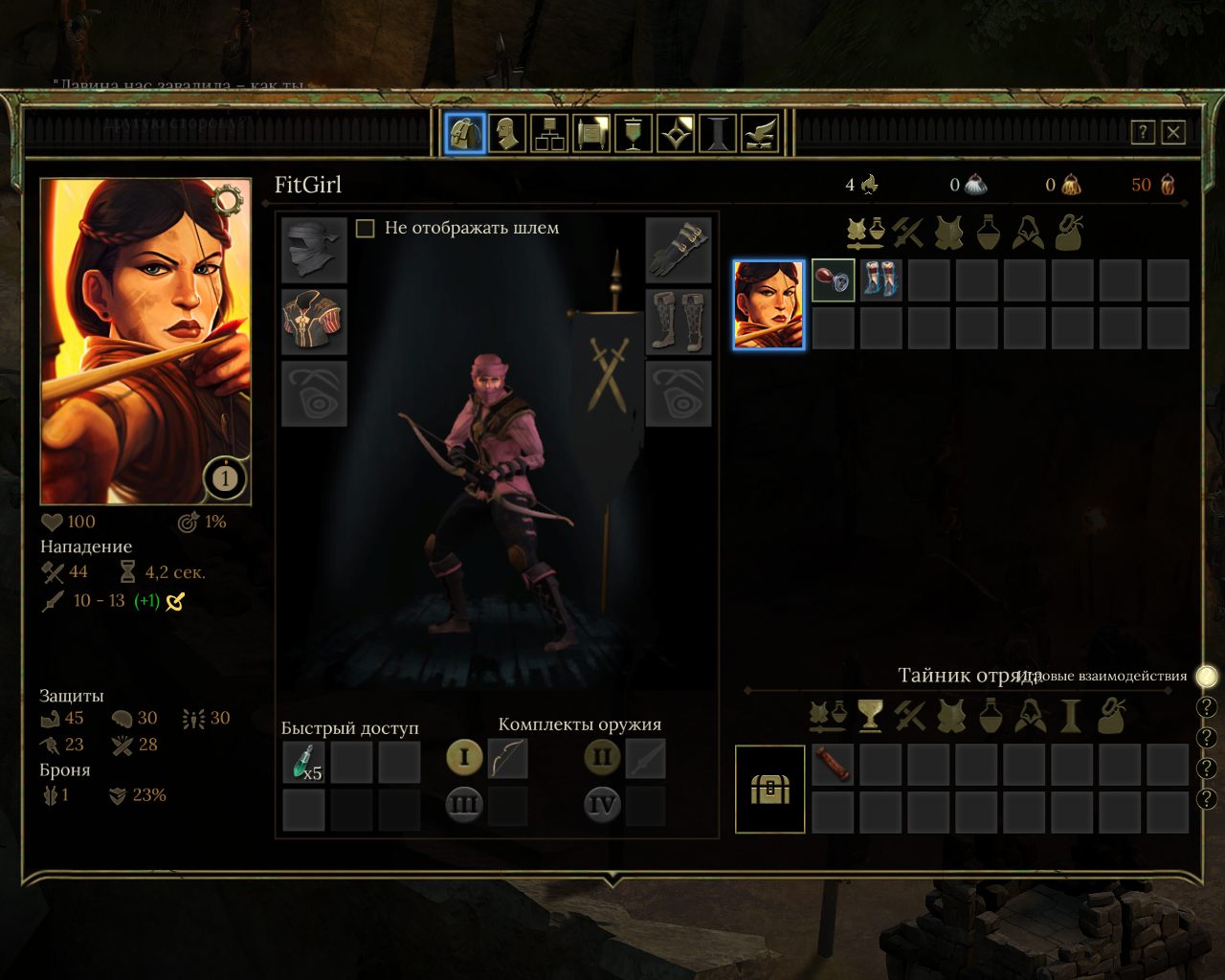1225x980 pixels.
Task: Toggle the "Не отображать шлем" checkbox
Action: [365, 228]
